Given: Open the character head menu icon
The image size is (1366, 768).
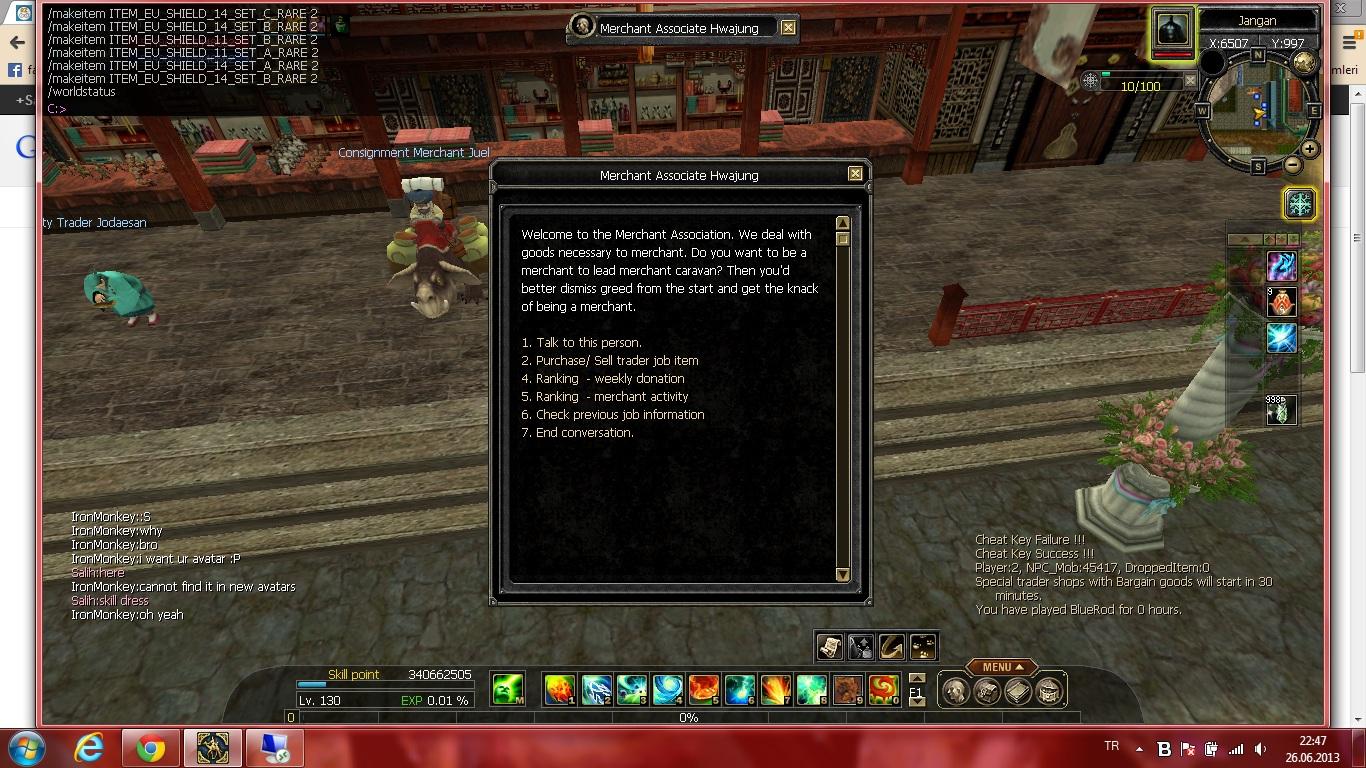Looking at the screenshot, I should (x=956, y=691).
